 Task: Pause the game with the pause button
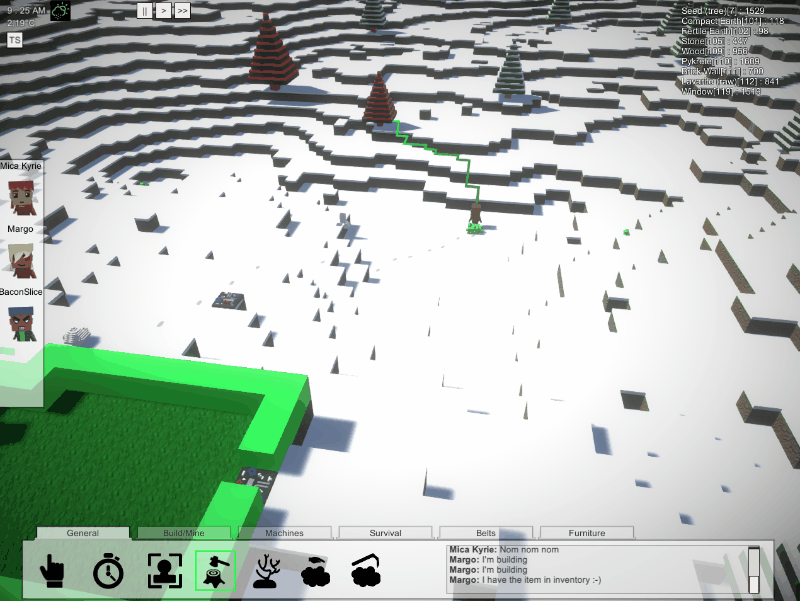click(x=146, y=11)
